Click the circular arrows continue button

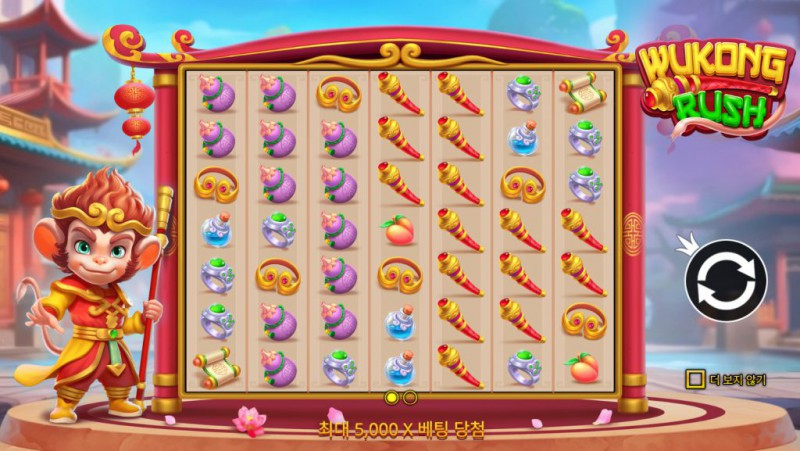pos(725,281)
